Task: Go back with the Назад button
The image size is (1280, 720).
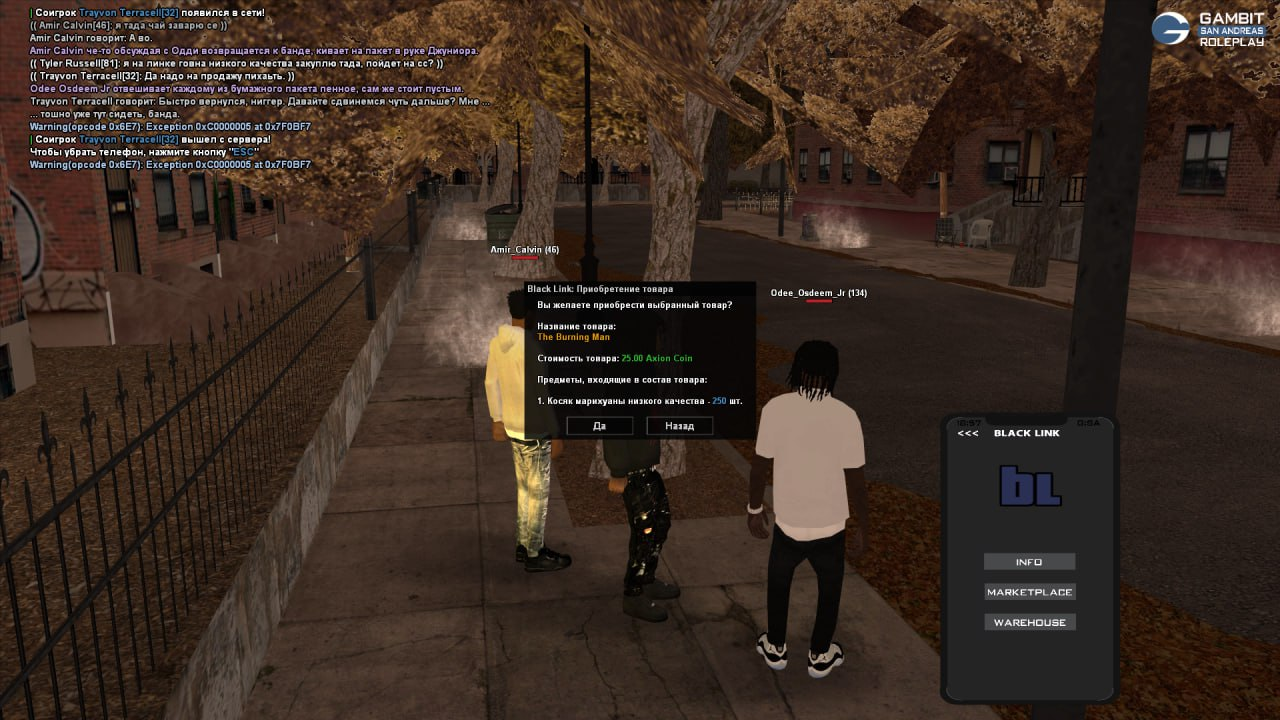Action: (x=679, y=426)
